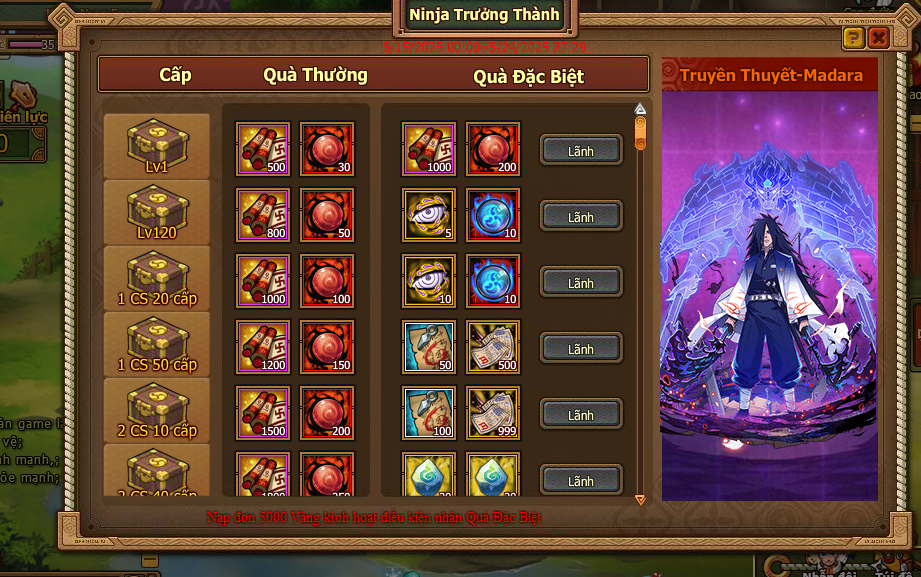Select the Lv120 treasure chest
The image size is (921, 577).
click(x=157, y=211)
